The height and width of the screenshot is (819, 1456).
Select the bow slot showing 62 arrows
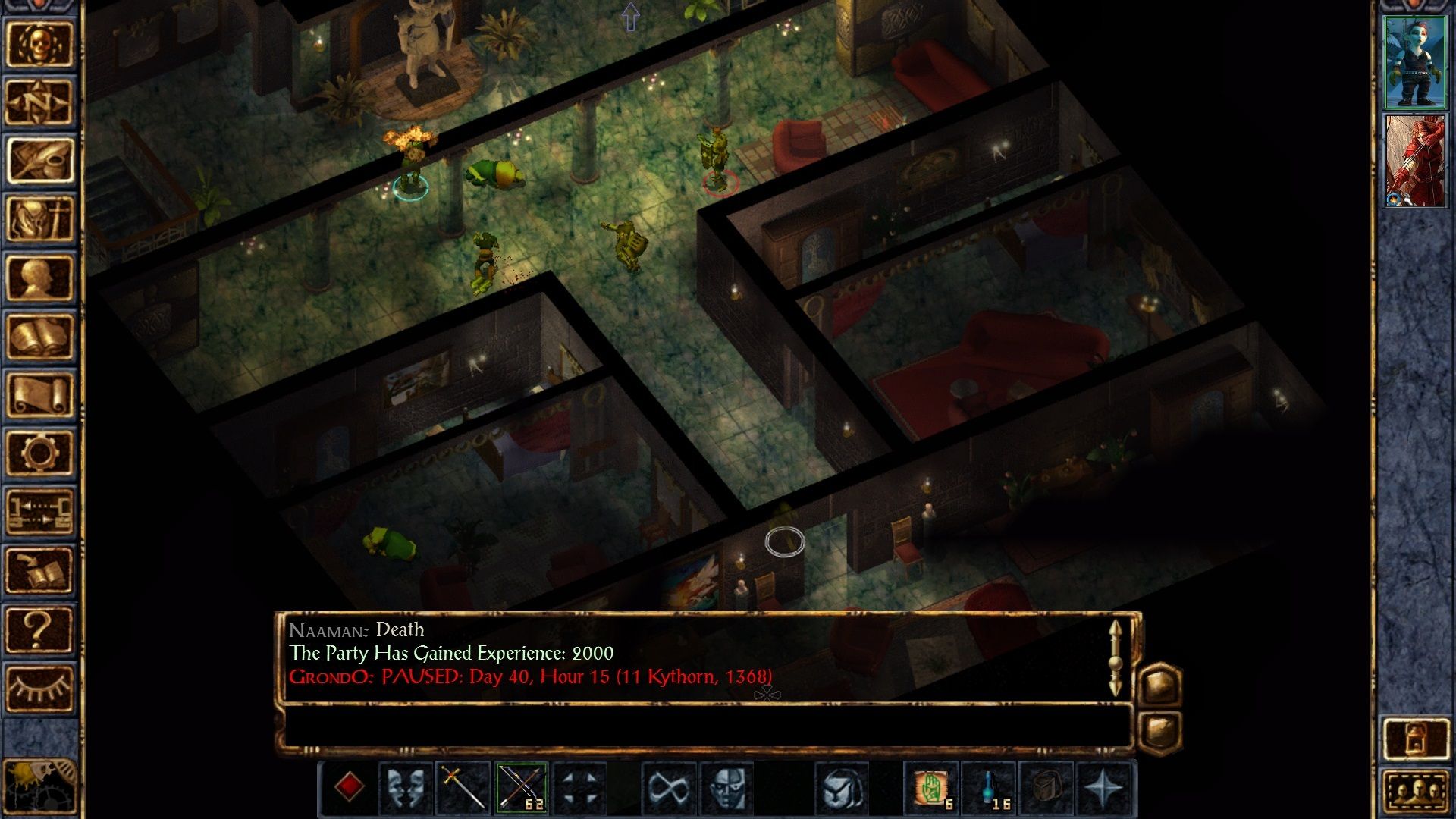(521, 788)
